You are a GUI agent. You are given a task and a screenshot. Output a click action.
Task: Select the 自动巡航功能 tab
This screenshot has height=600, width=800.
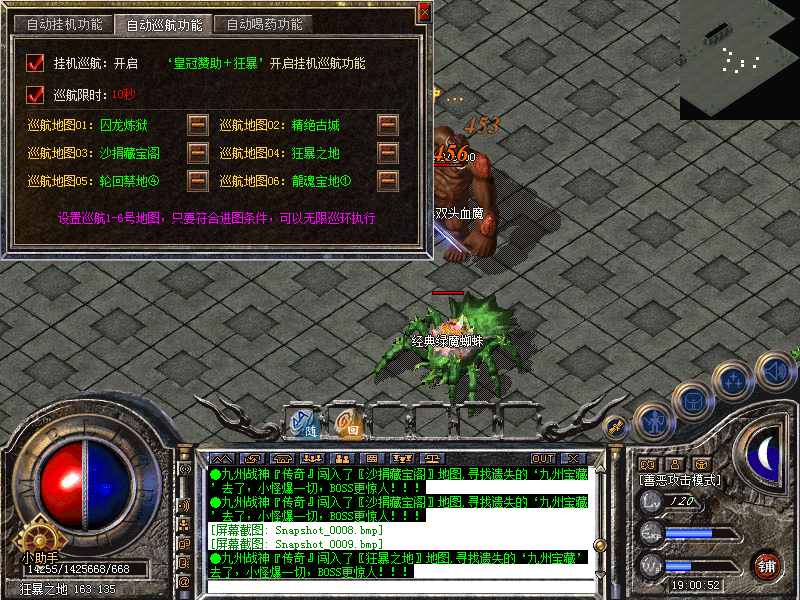pos(162,24)
